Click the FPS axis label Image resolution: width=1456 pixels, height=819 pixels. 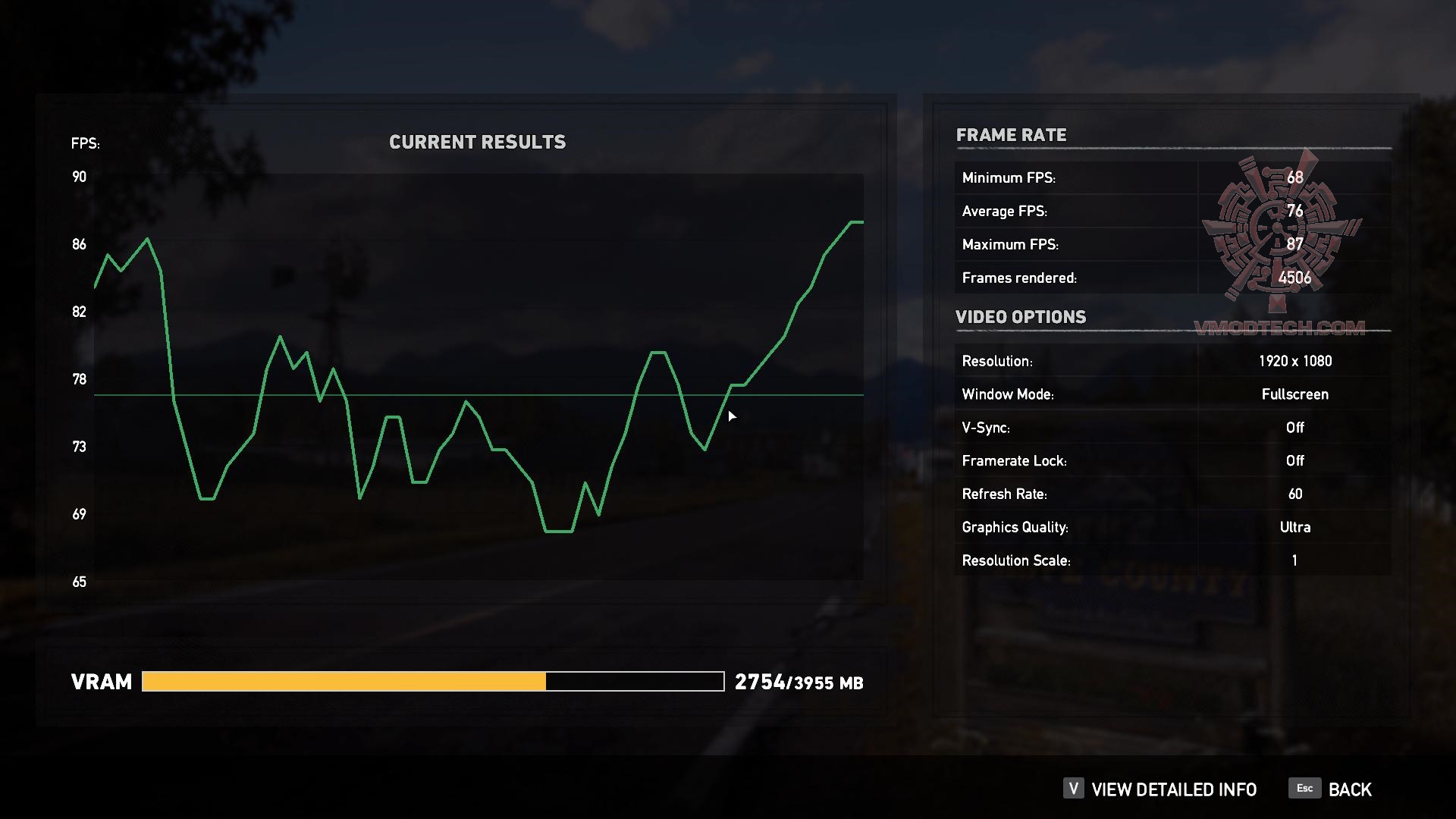85,143
